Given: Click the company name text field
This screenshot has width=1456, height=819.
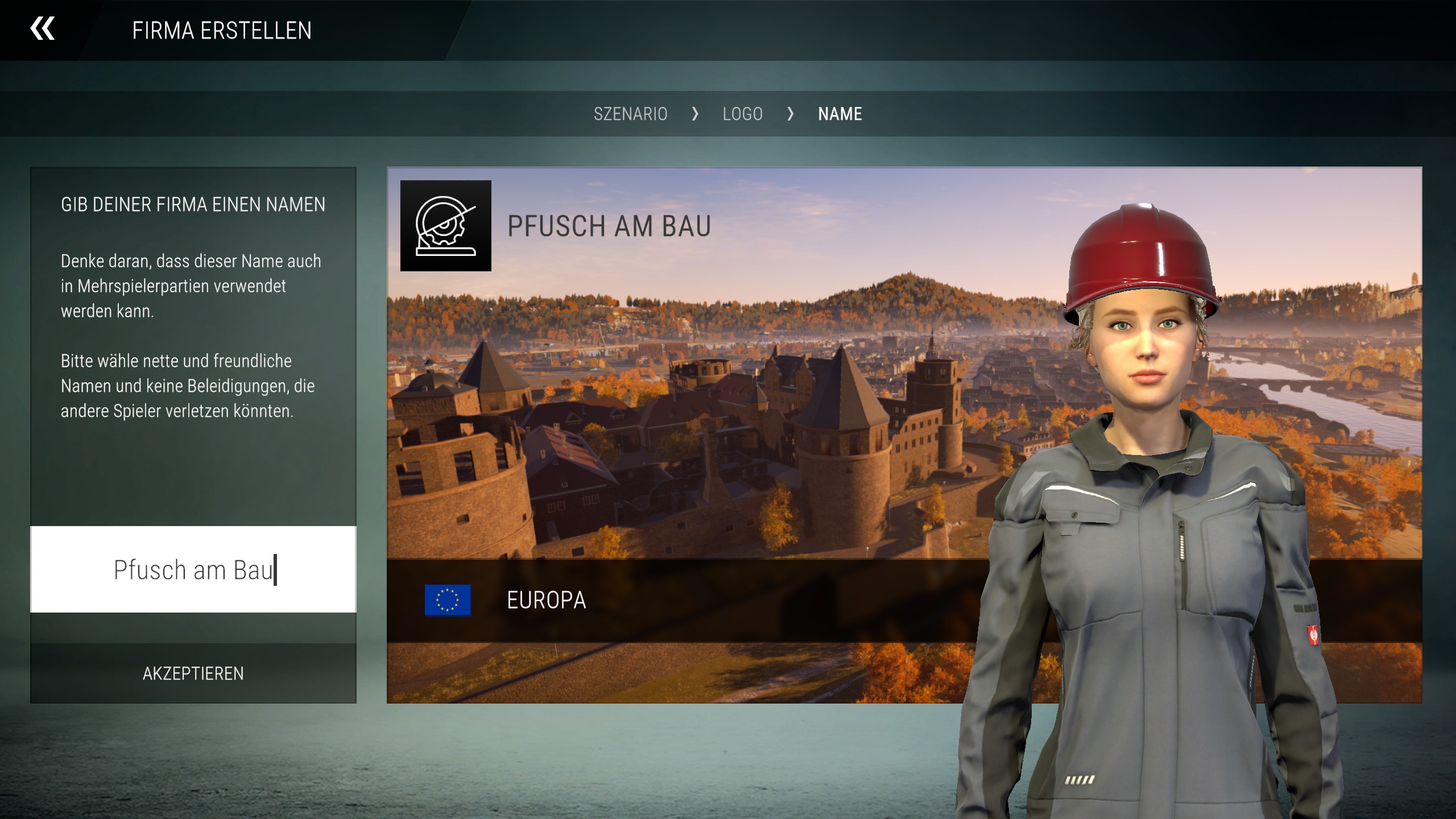Looking at the screenshot, I should (x=193, y=569).
